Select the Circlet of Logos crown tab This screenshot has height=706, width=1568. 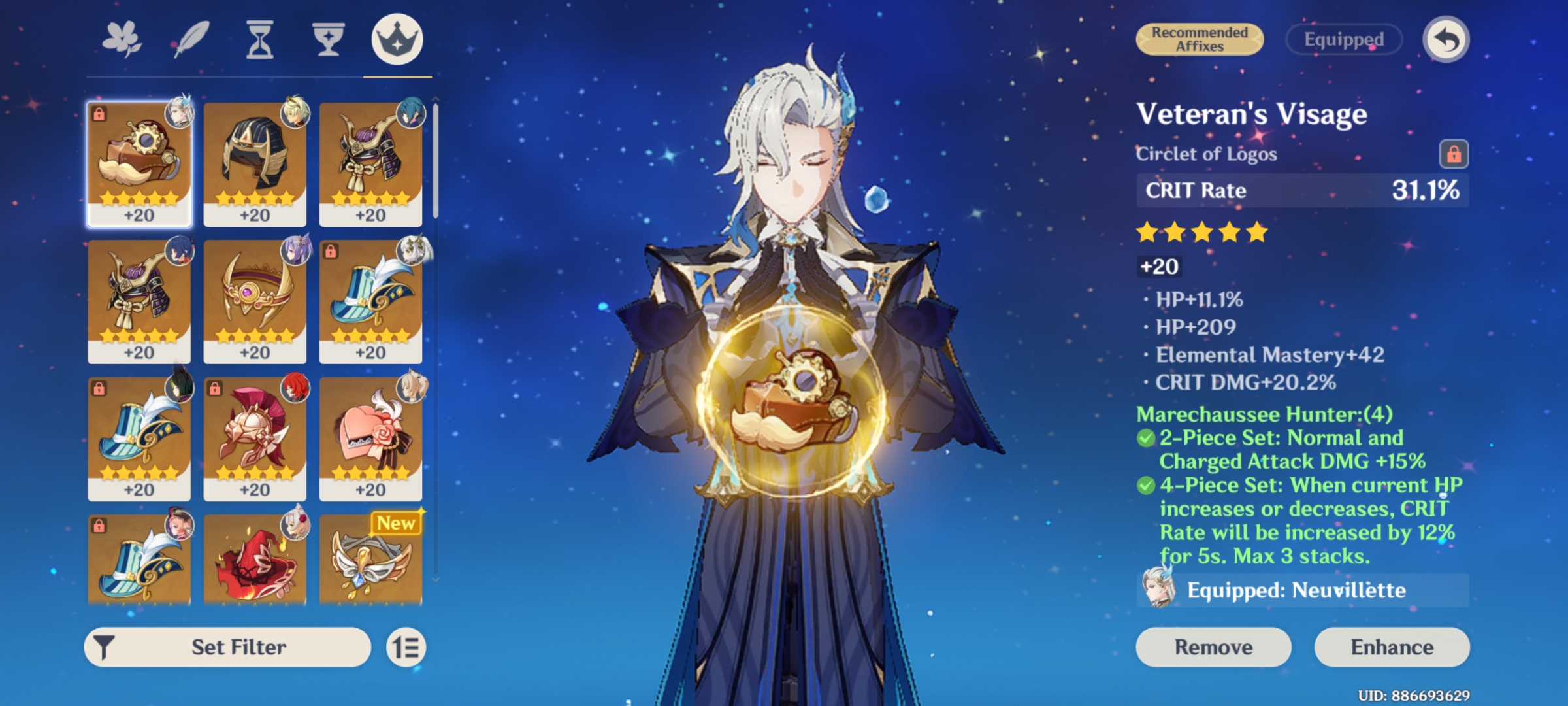(397, 39)
